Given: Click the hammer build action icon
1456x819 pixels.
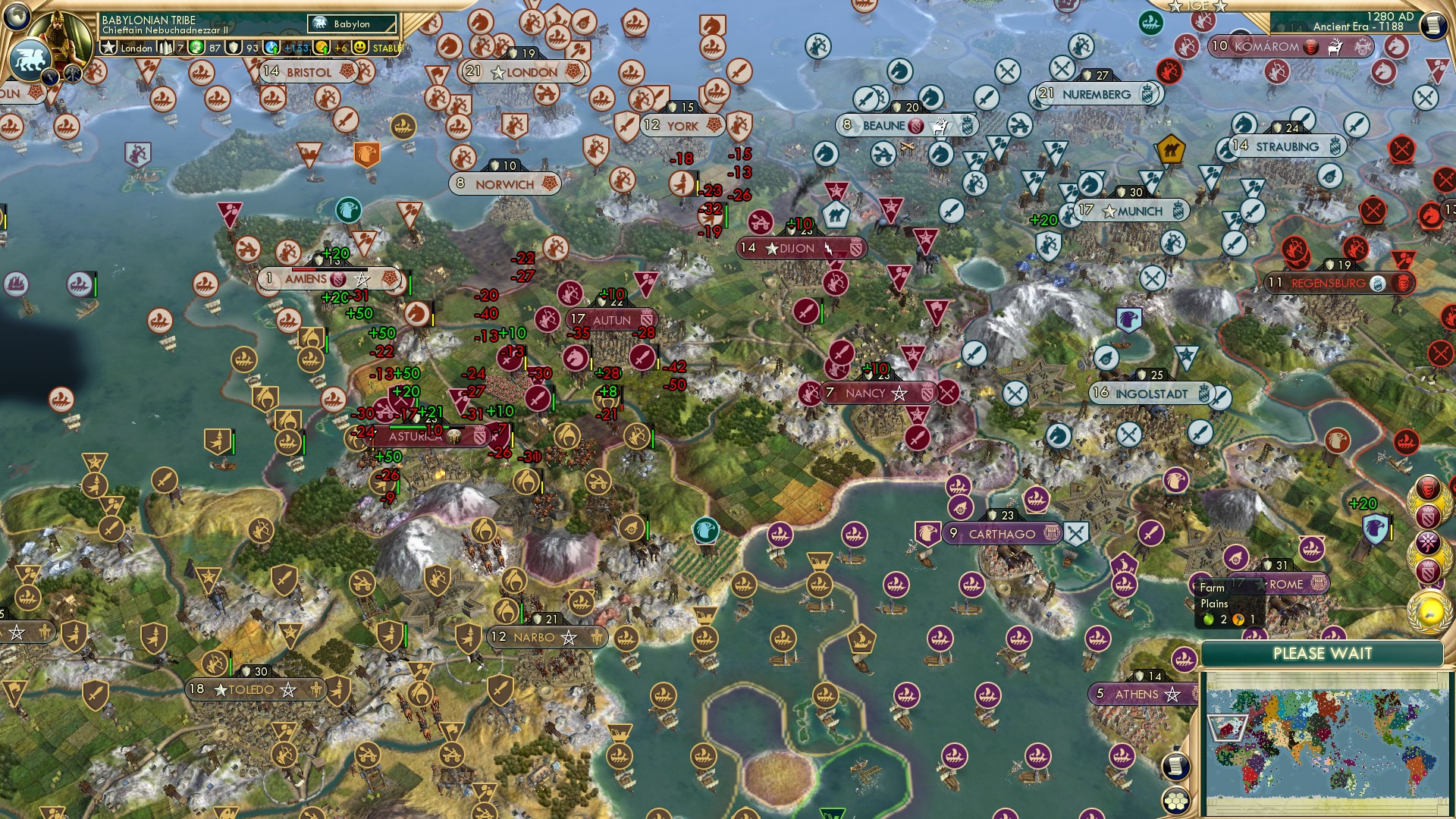Looking at the screenshot, I should [72, 75].
